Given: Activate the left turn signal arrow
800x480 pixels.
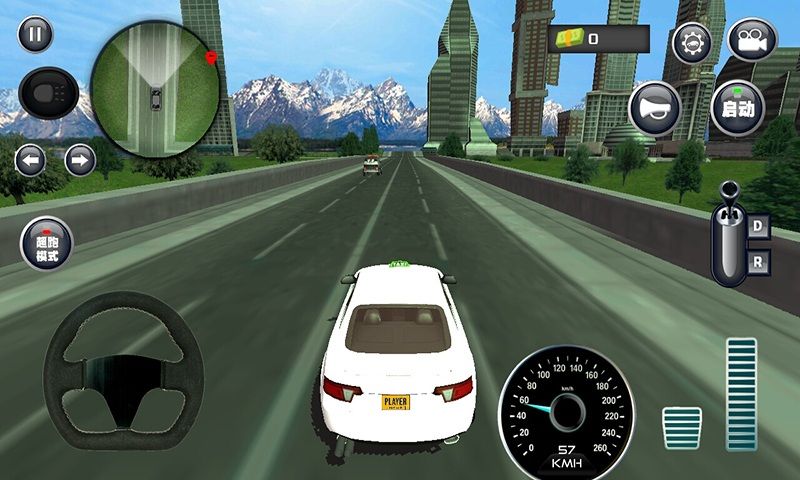Looking at the screenshot, I should tap(30, 159).
